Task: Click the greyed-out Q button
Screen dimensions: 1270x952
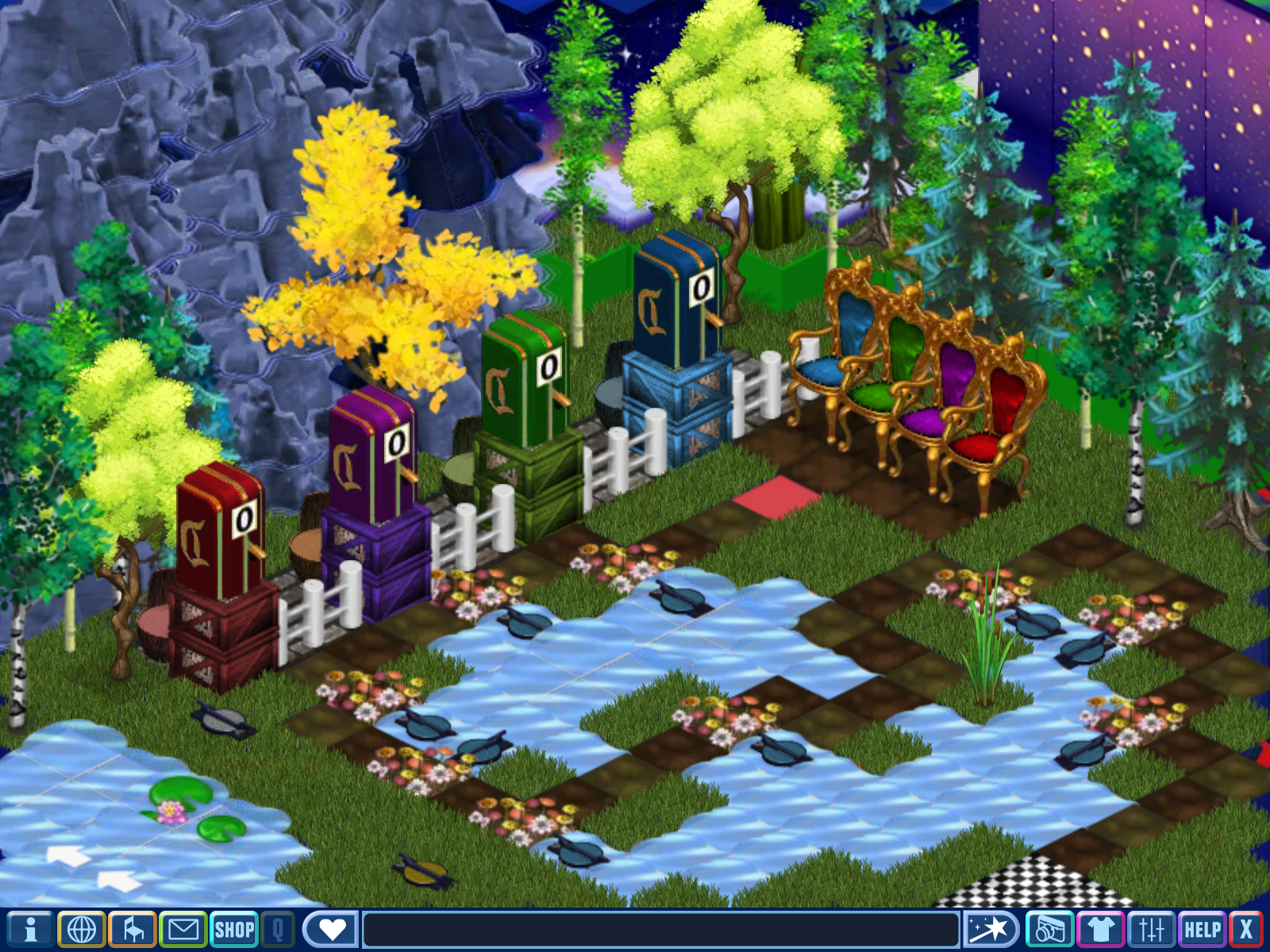Action: pos(278,929)
